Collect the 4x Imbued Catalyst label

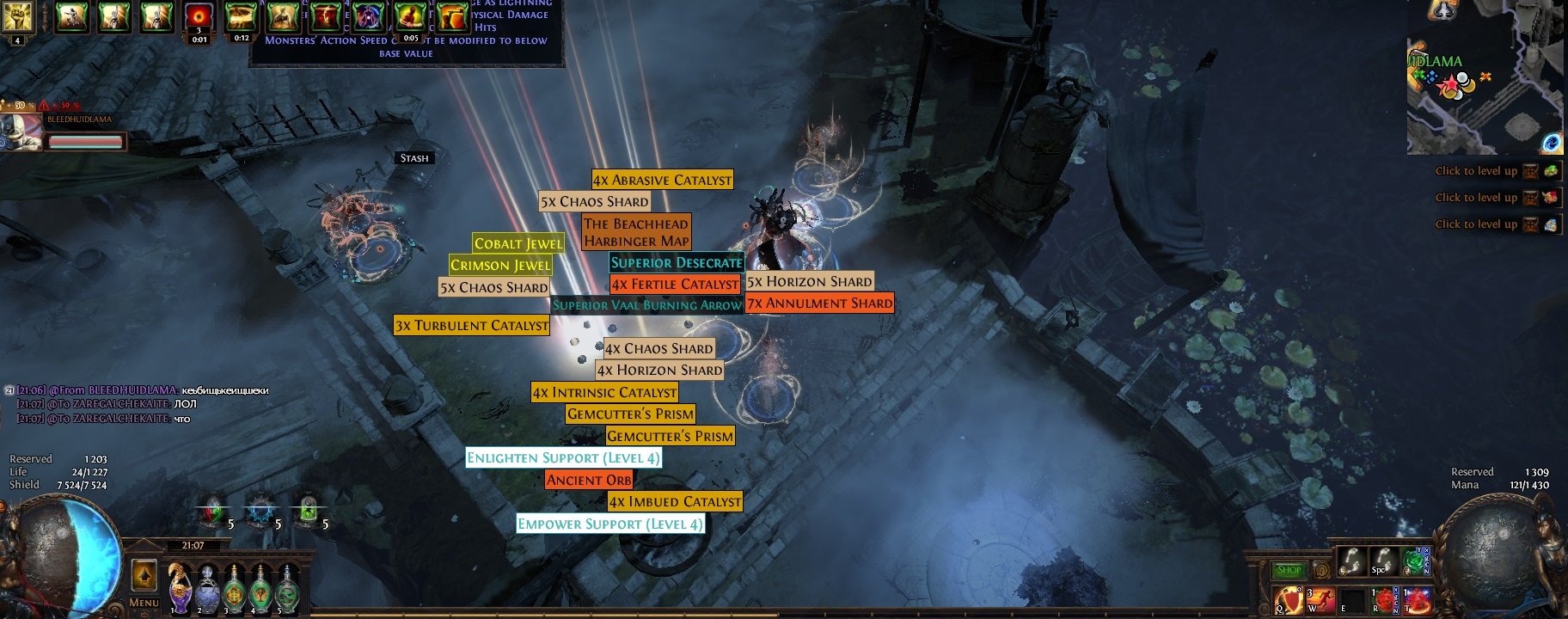tap(675, 501)
